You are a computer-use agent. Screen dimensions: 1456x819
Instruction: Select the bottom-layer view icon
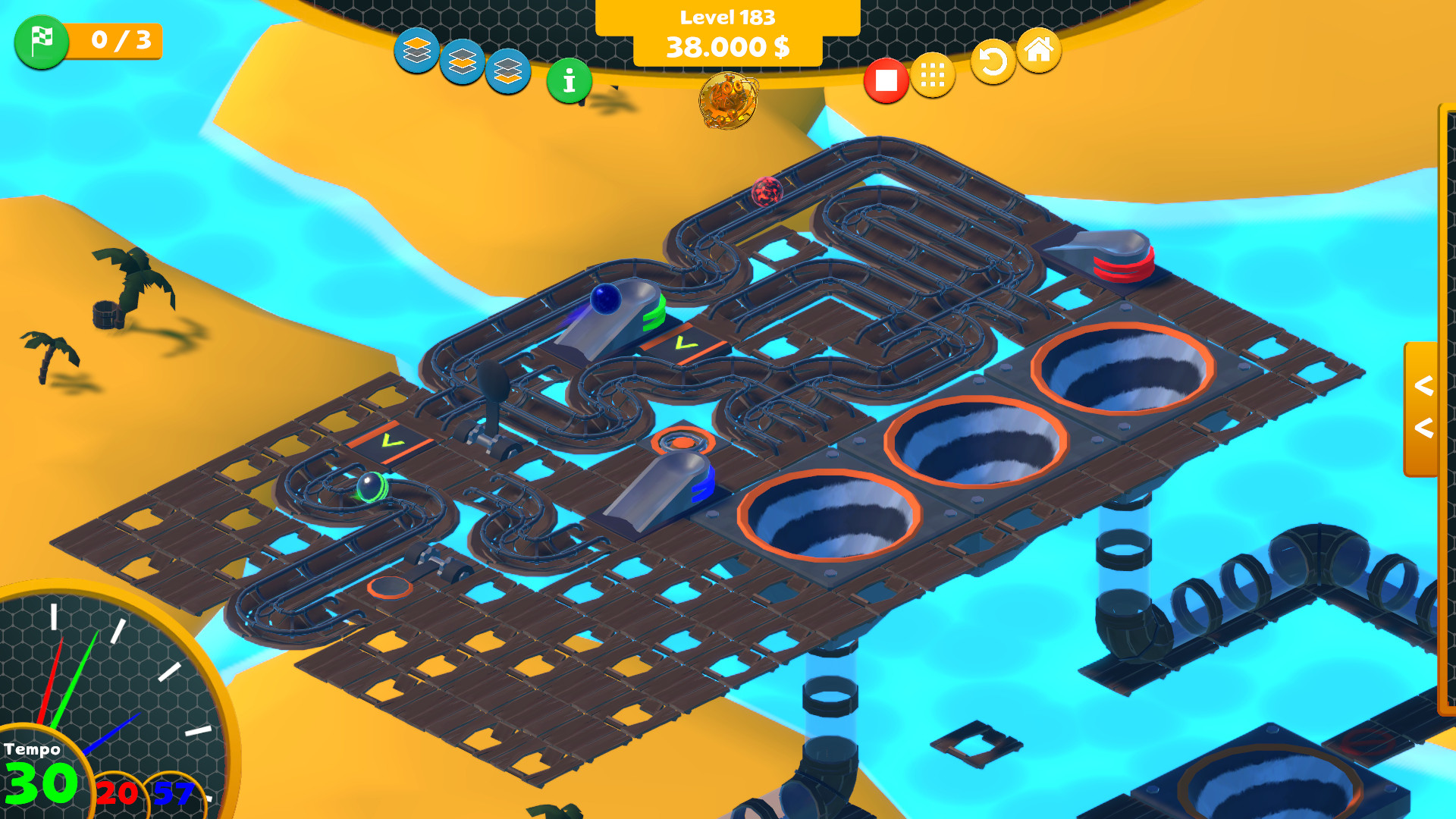508,71
